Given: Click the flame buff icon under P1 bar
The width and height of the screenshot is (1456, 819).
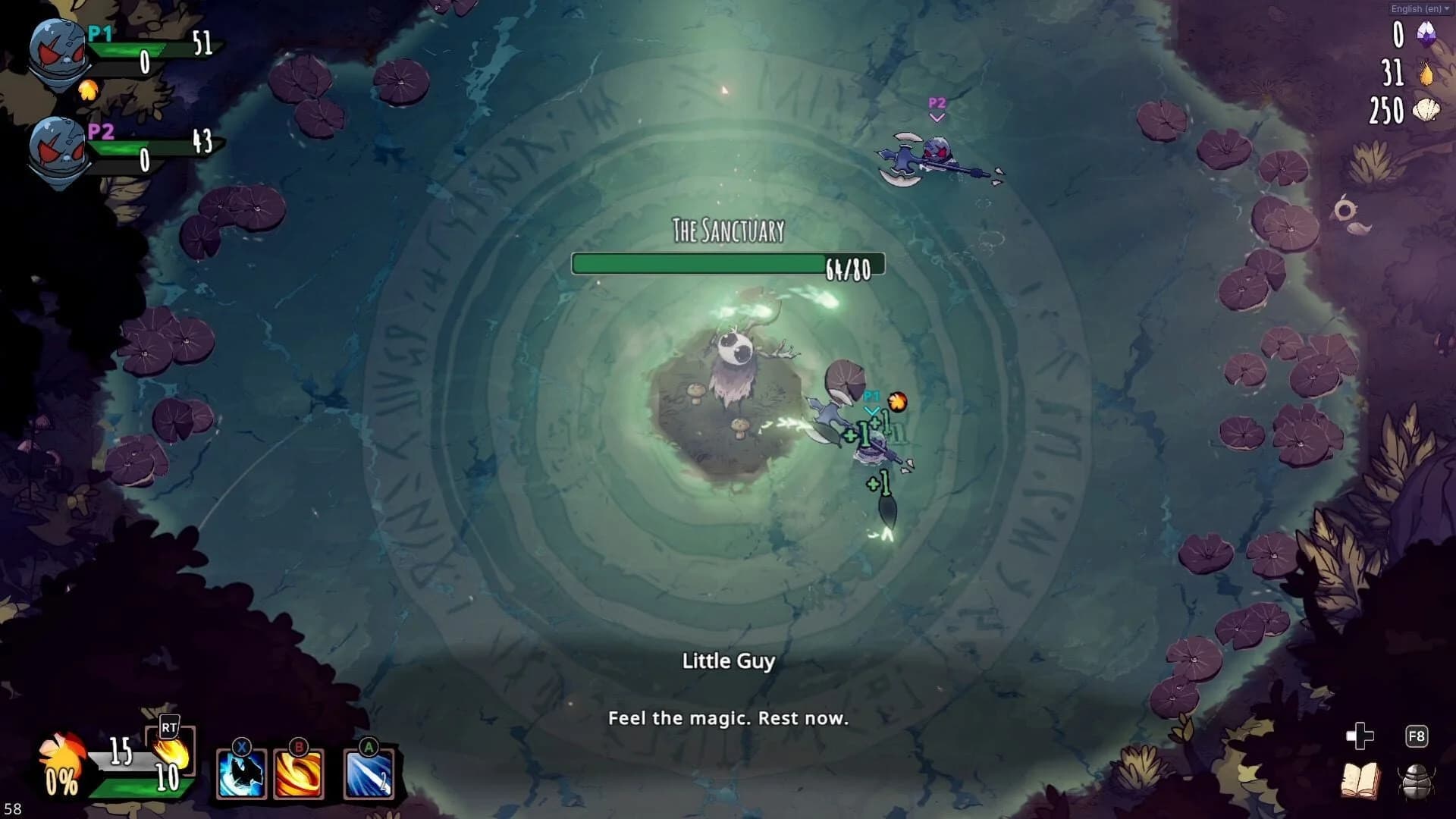Looking at the screenshot, I should coord(89,89).
